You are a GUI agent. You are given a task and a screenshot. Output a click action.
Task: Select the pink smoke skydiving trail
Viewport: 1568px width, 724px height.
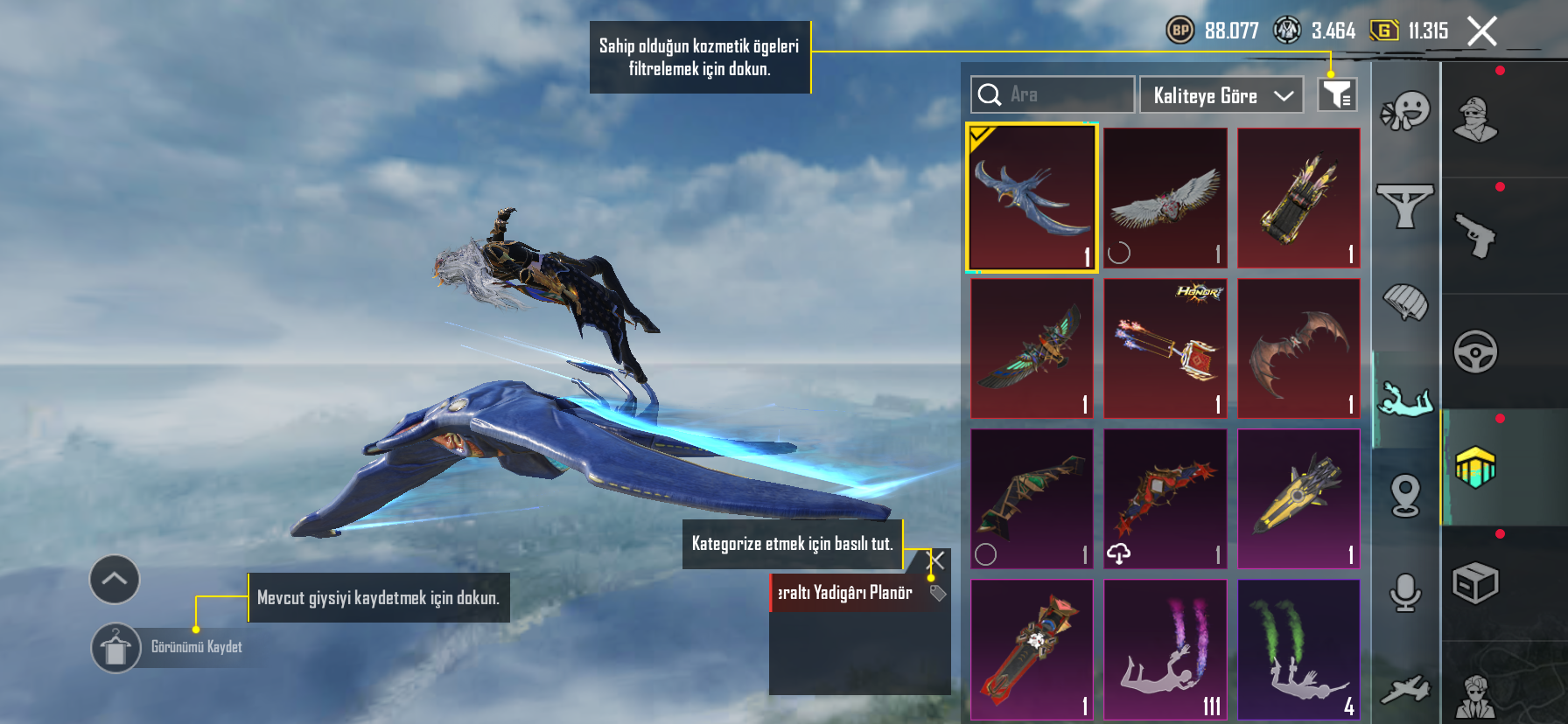(1165, 649)
